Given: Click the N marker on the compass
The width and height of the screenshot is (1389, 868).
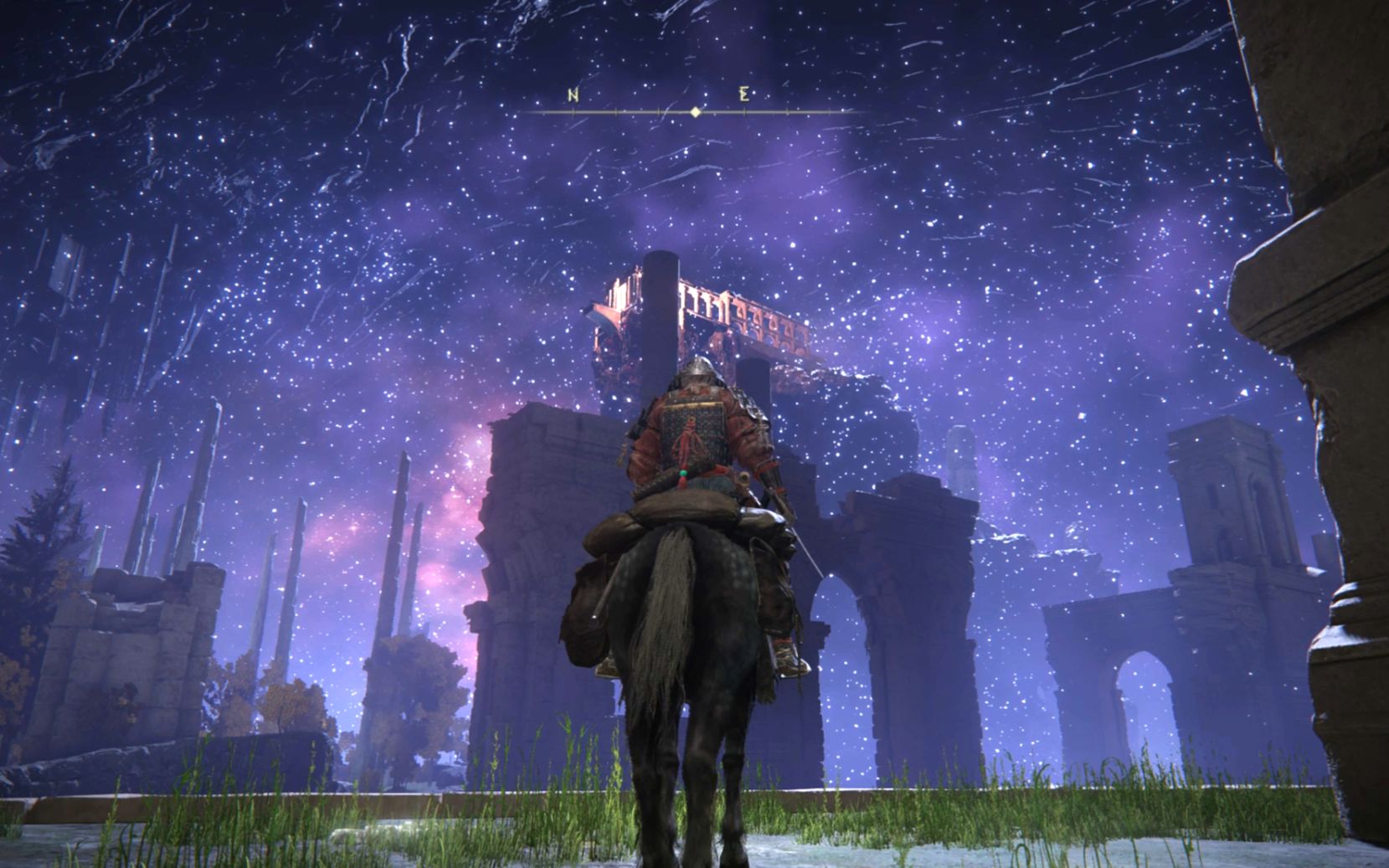Looking at the screenshot, I should click(574, 95).
